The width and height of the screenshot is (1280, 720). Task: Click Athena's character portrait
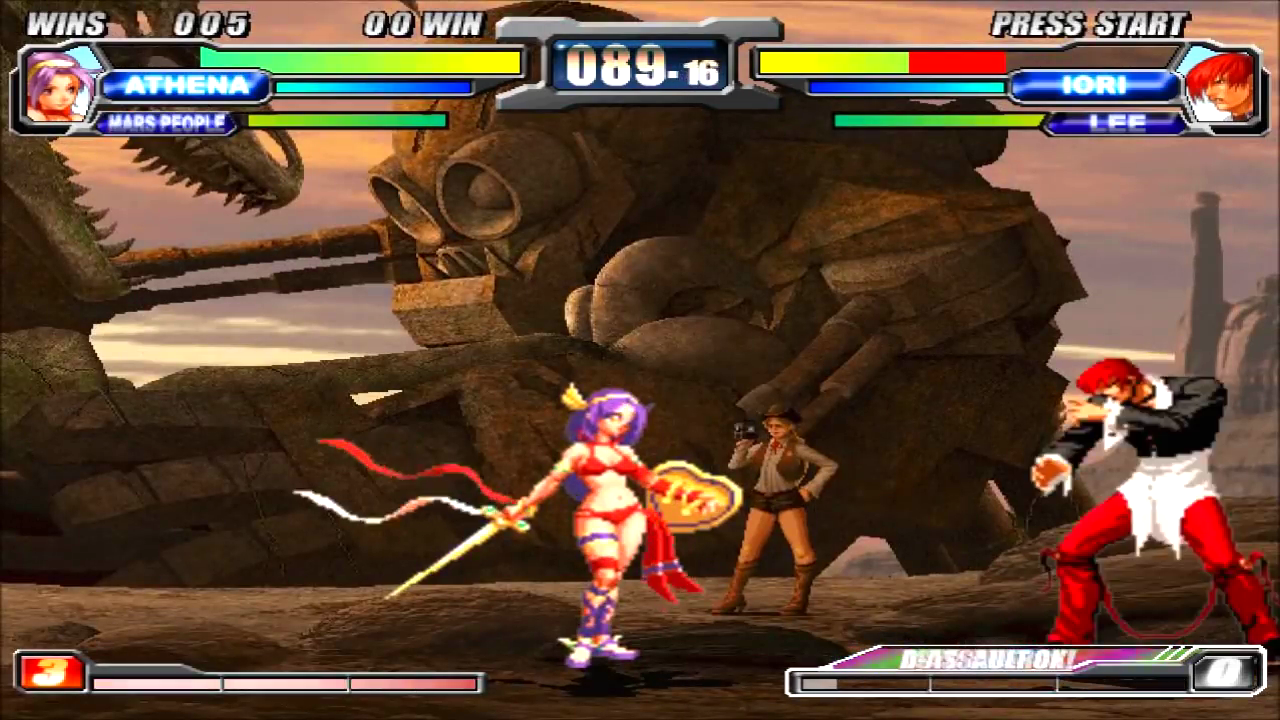(57, 86)
